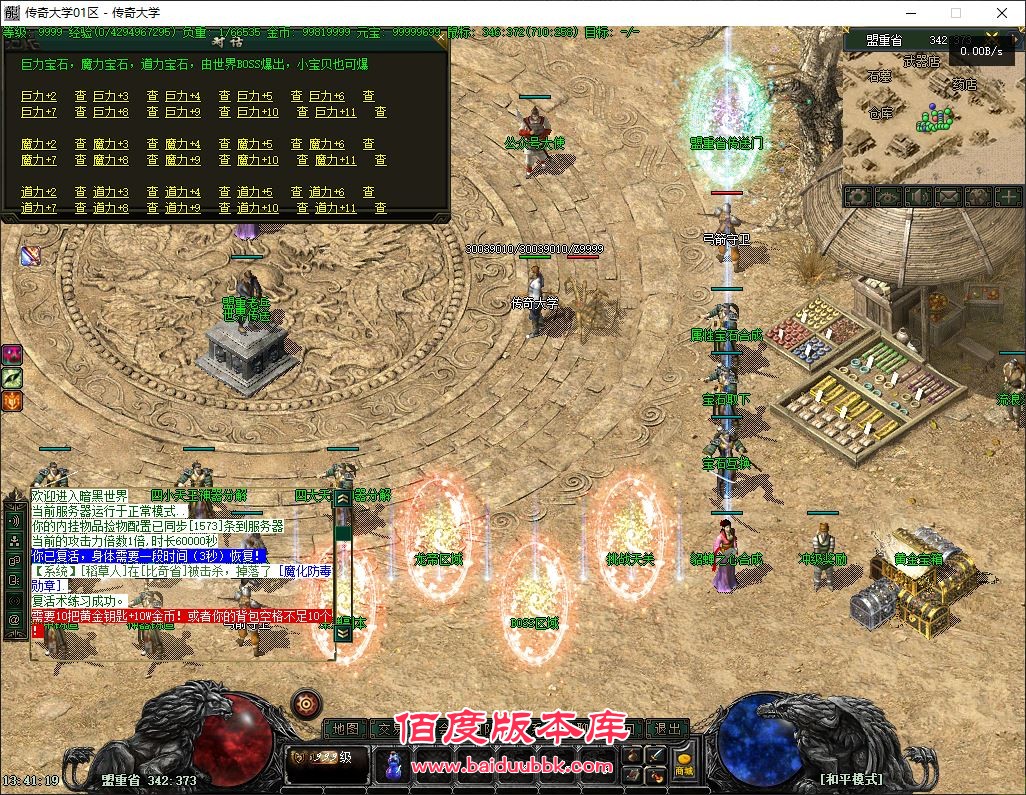Click the 退出 exit button
The height and width of the screenshot is (795, 1026).
pos(667,729)
